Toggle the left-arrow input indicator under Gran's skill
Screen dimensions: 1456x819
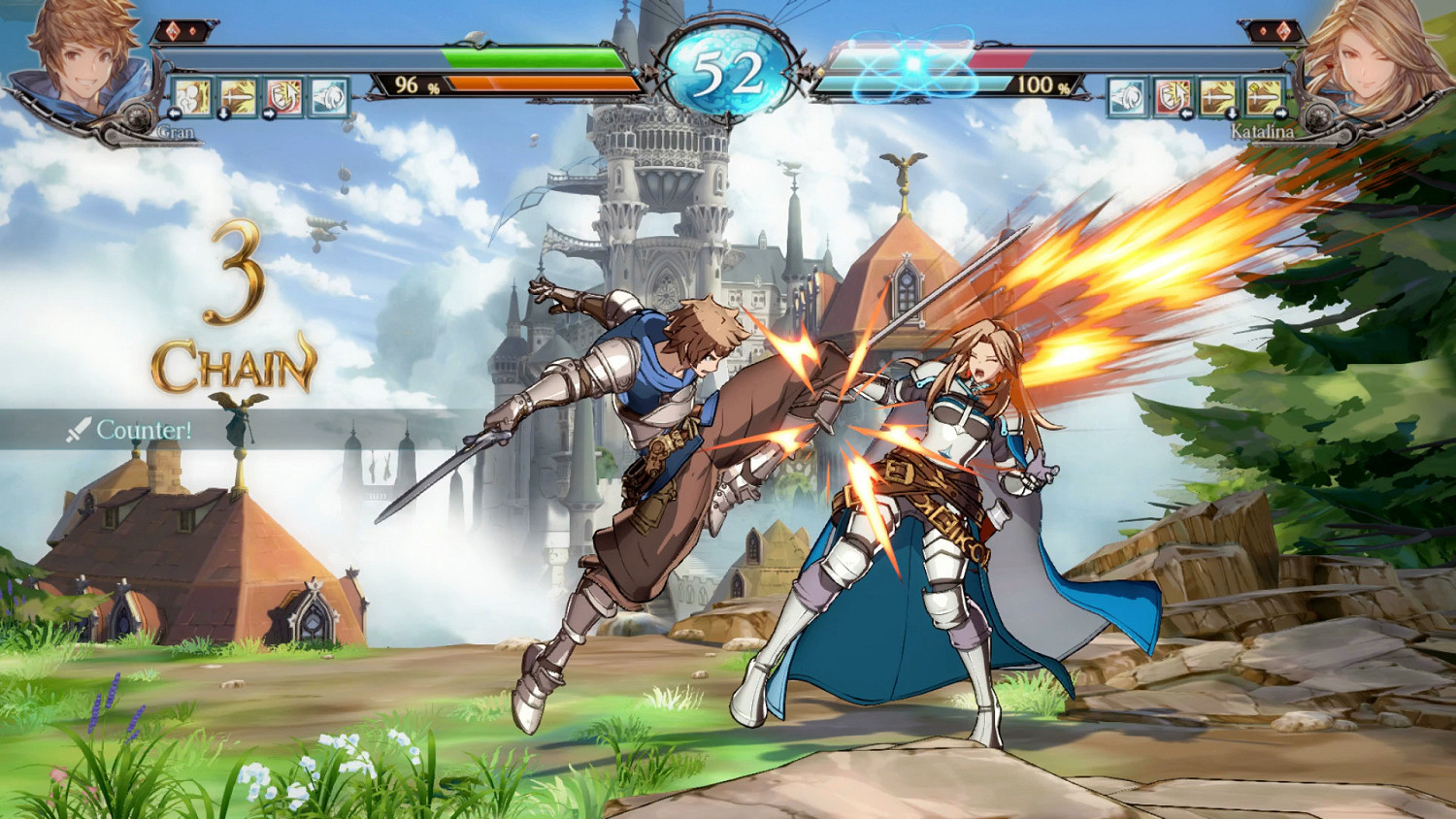[x=174, y=114]
